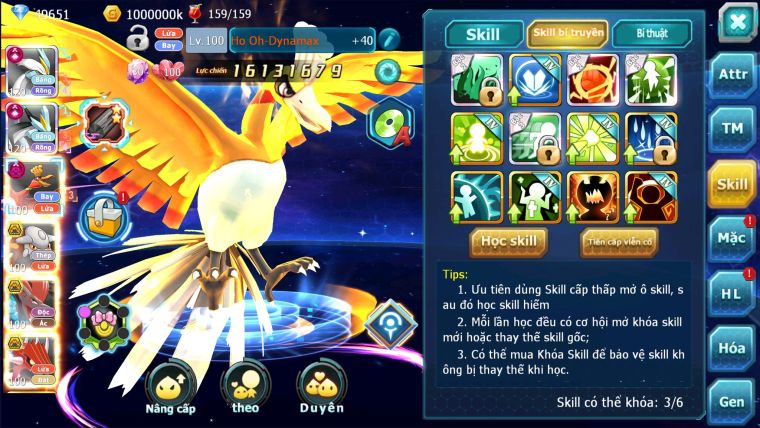Open the blue lock basket icon with alert

[101, 215]
